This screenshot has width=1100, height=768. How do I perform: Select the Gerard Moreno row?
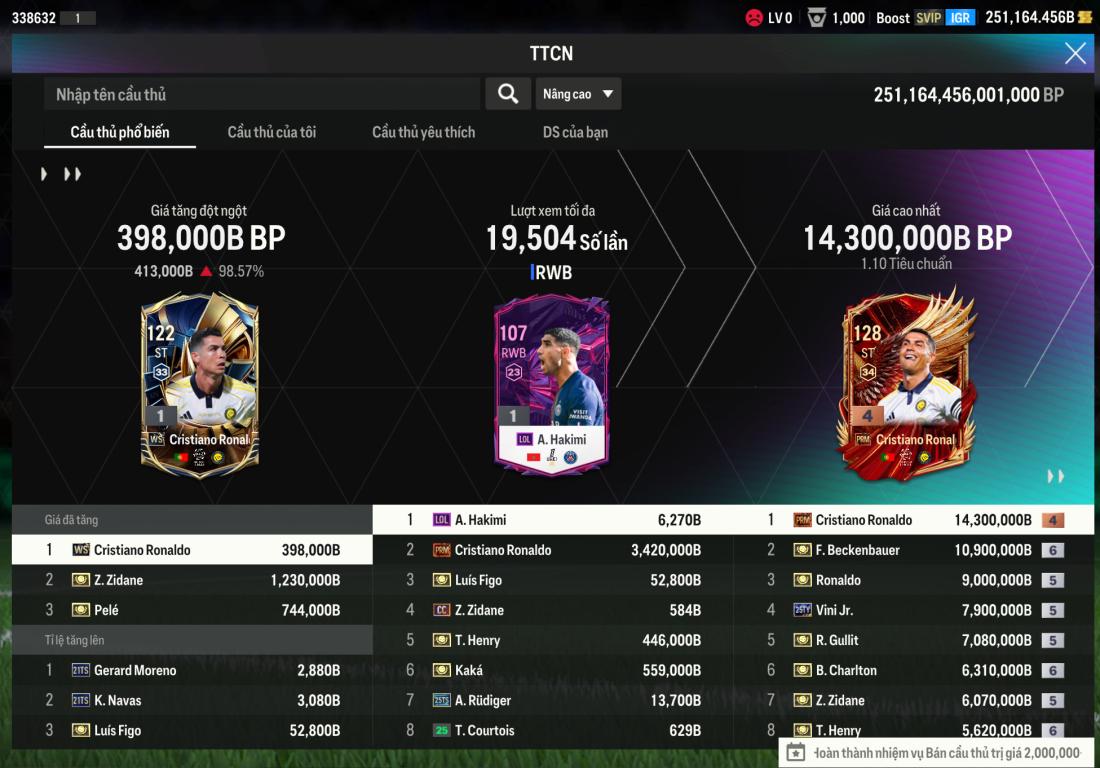(192, 670)
